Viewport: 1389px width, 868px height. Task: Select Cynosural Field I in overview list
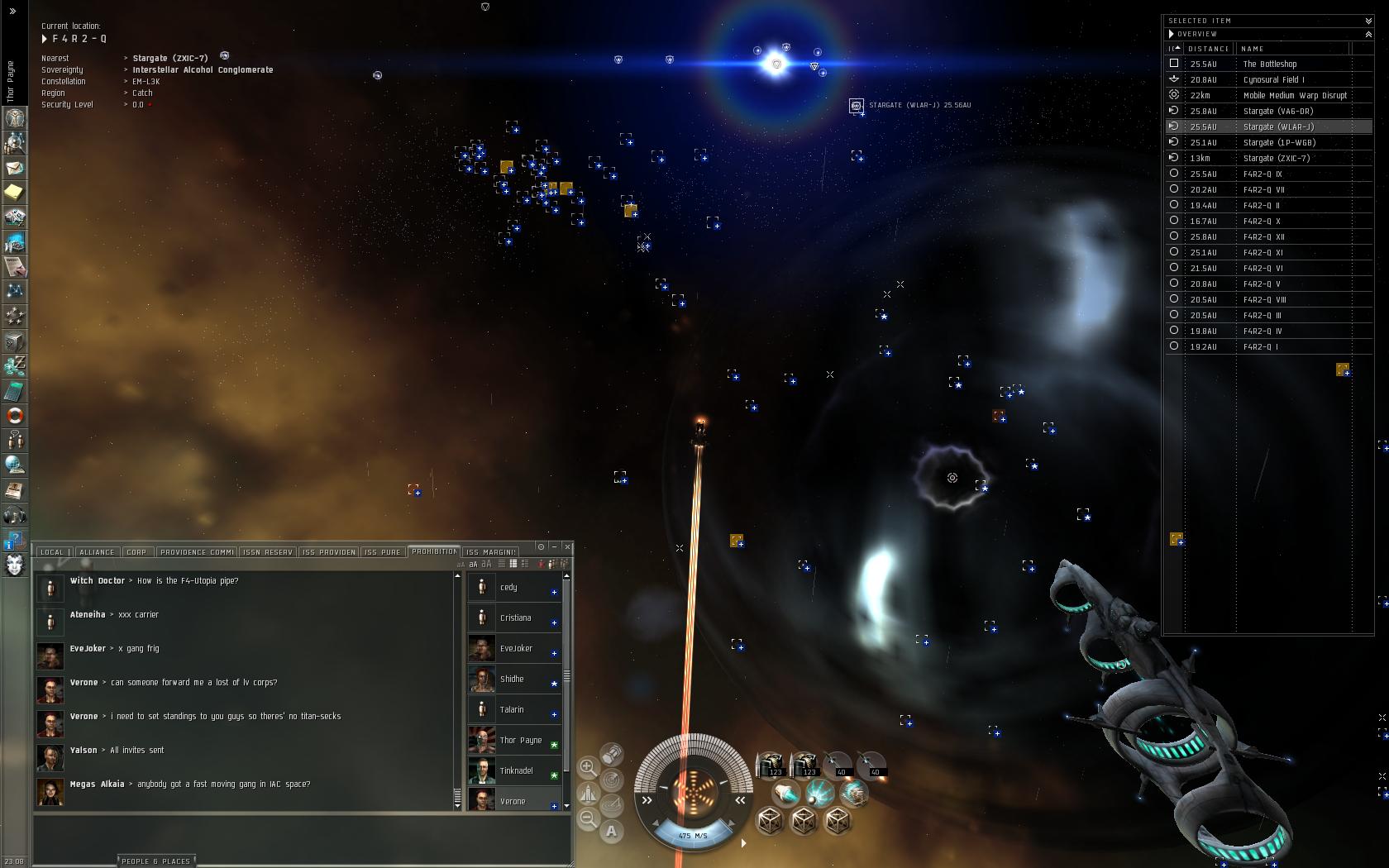coord(1273,79)
